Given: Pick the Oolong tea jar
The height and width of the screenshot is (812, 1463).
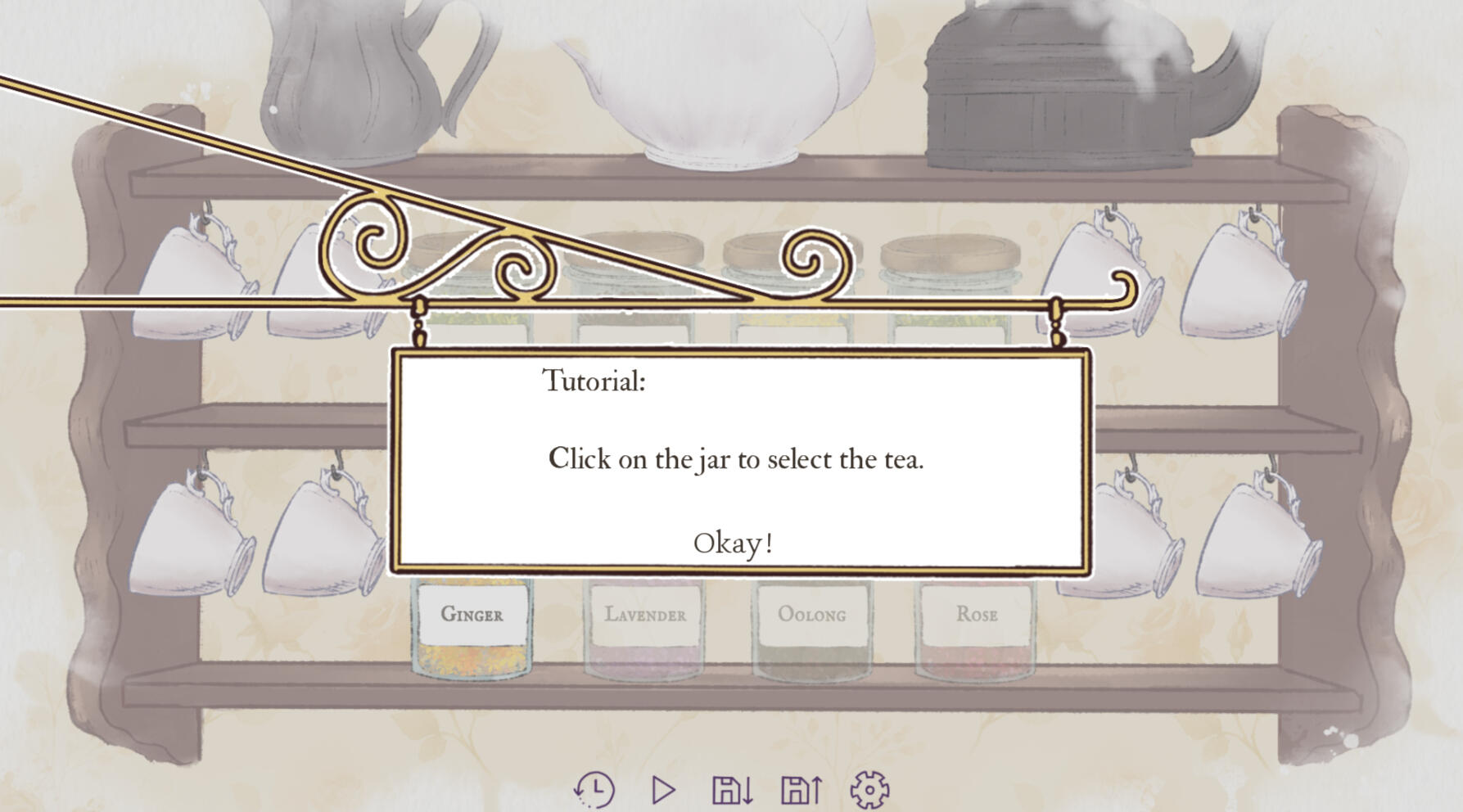Looking at the screenshot, I should click(x=811, y=626).
